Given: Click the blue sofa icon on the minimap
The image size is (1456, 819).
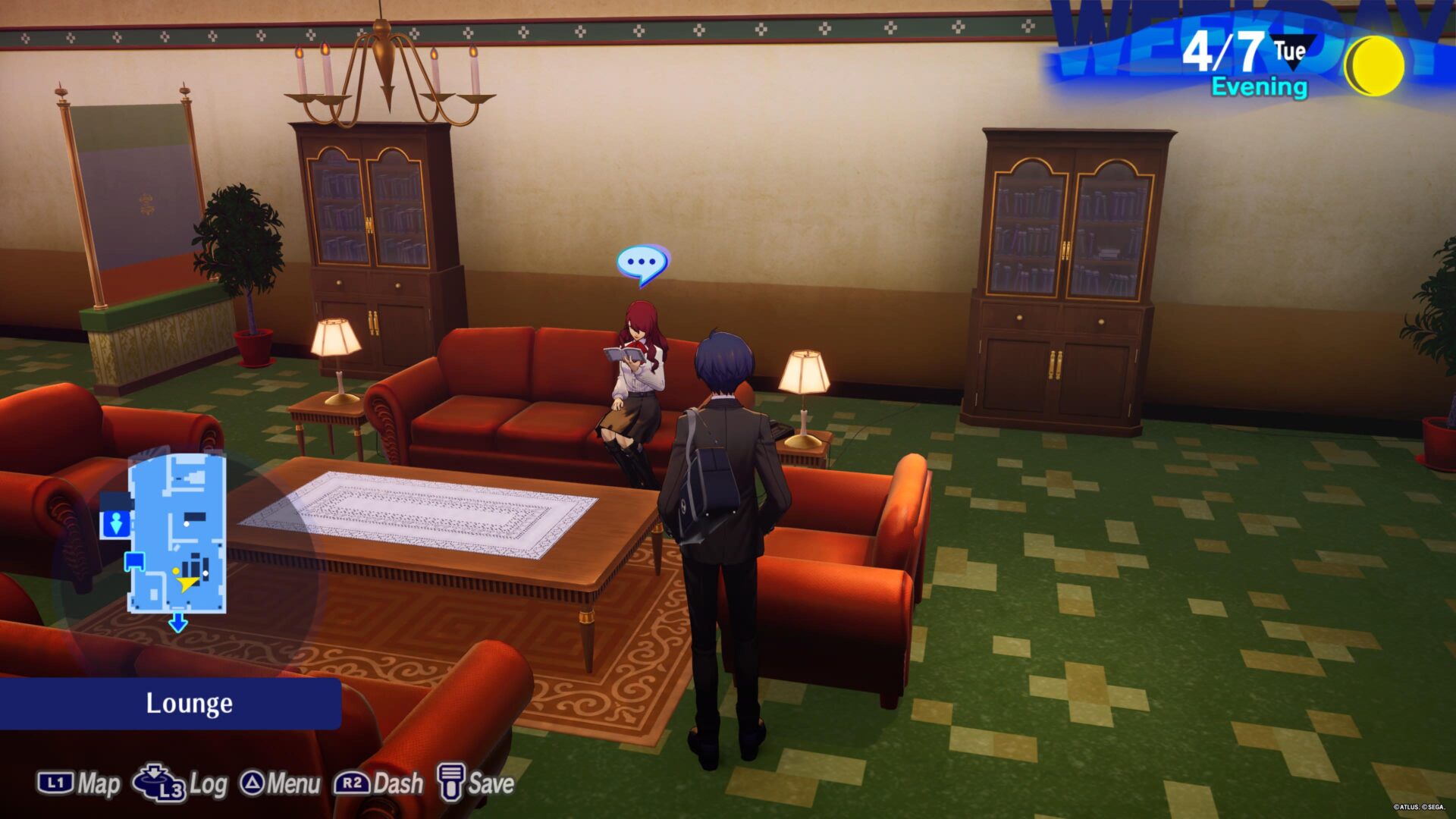Looking at the screenshot, I should tap(134, 561).
